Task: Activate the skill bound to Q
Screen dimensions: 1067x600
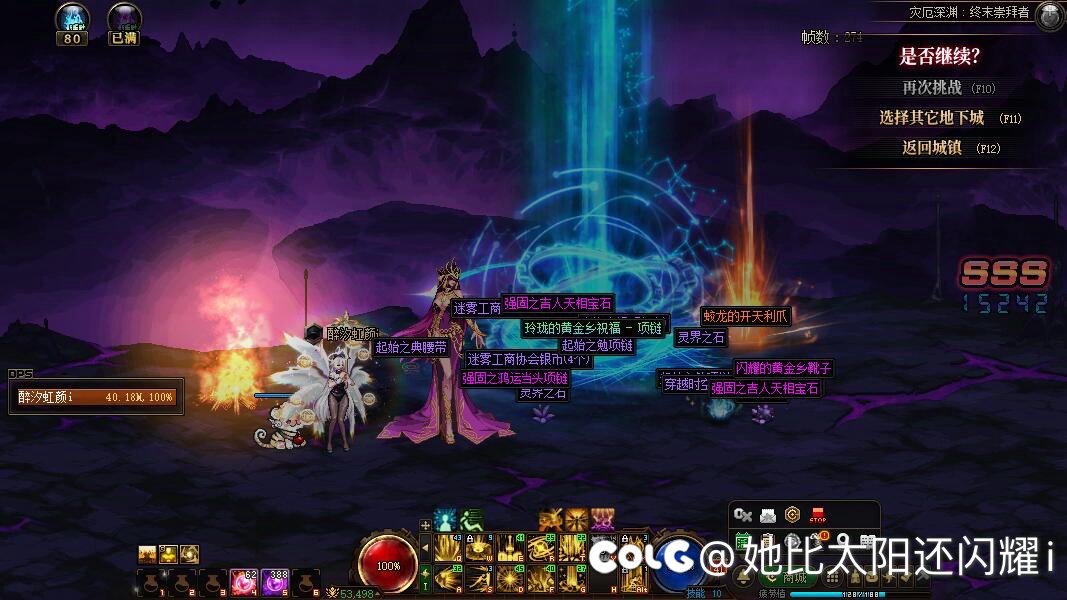Action: point(447,548)
